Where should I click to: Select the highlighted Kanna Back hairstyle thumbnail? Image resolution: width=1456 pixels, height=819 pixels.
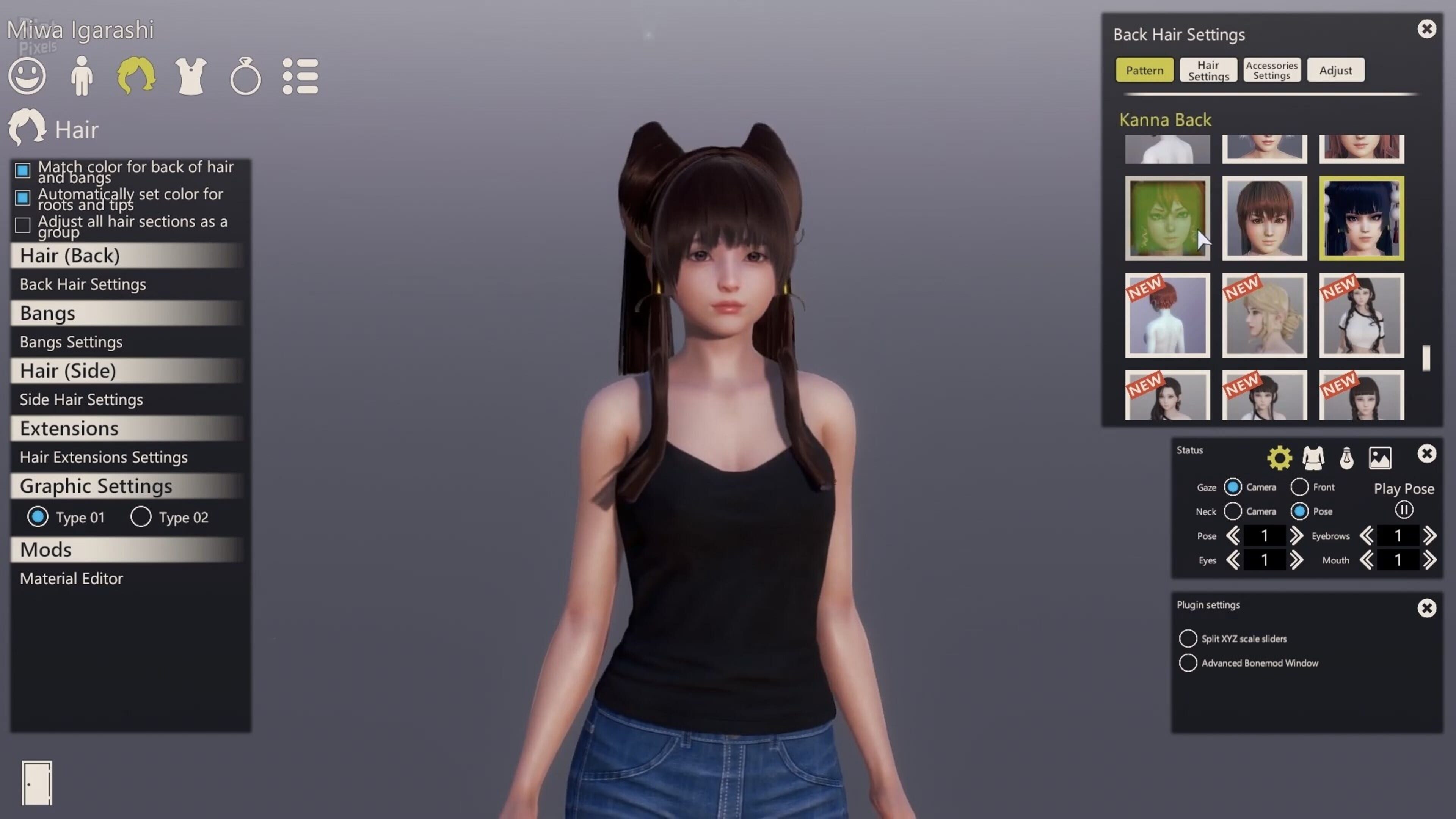(x=1362, y=218)
